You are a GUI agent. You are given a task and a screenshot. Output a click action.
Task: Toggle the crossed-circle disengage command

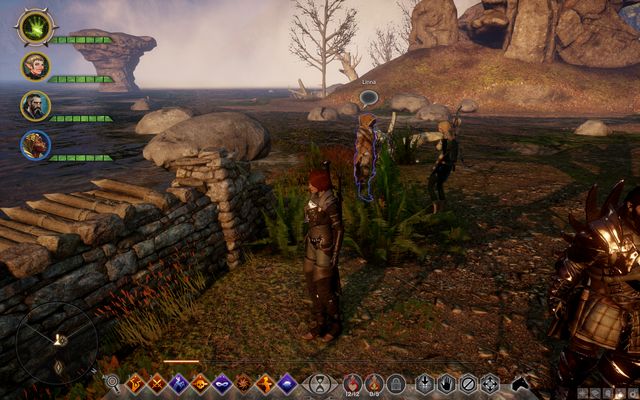click(468, 382)
